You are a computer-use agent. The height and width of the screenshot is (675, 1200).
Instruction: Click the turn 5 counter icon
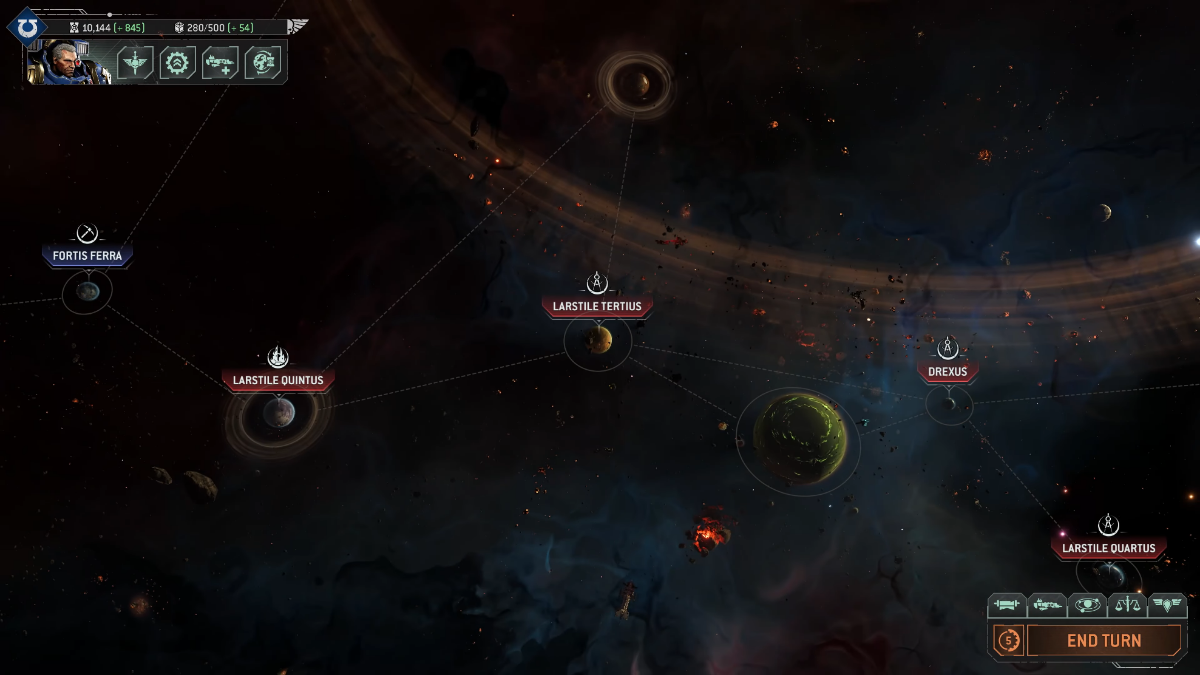[1007, 640]
